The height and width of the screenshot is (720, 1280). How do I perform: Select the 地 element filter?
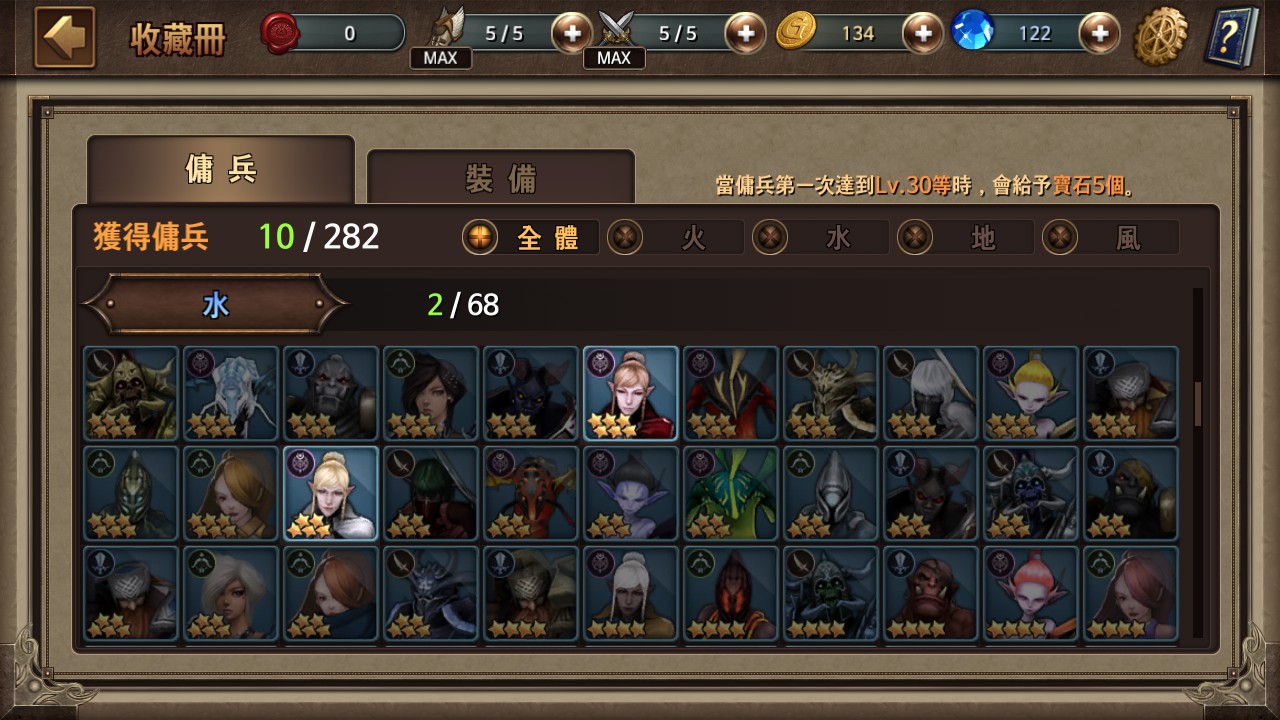964,237
